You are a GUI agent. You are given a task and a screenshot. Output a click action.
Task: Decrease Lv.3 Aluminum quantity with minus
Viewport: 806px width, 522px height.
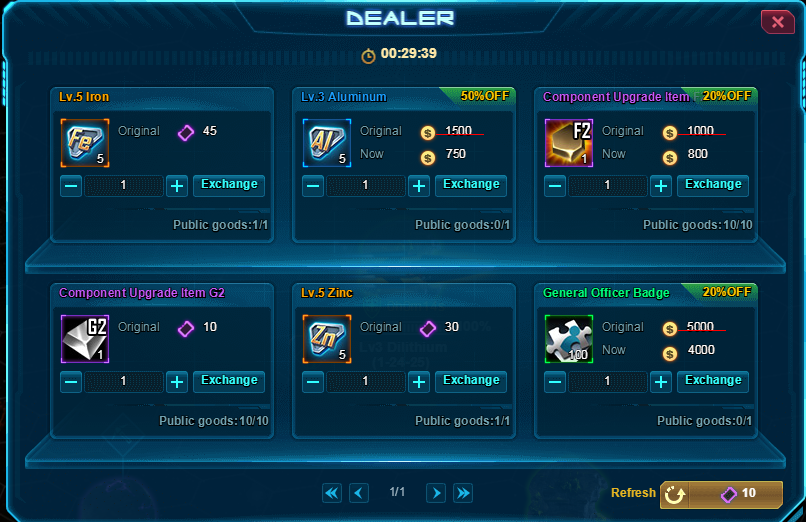coord(313,186)
